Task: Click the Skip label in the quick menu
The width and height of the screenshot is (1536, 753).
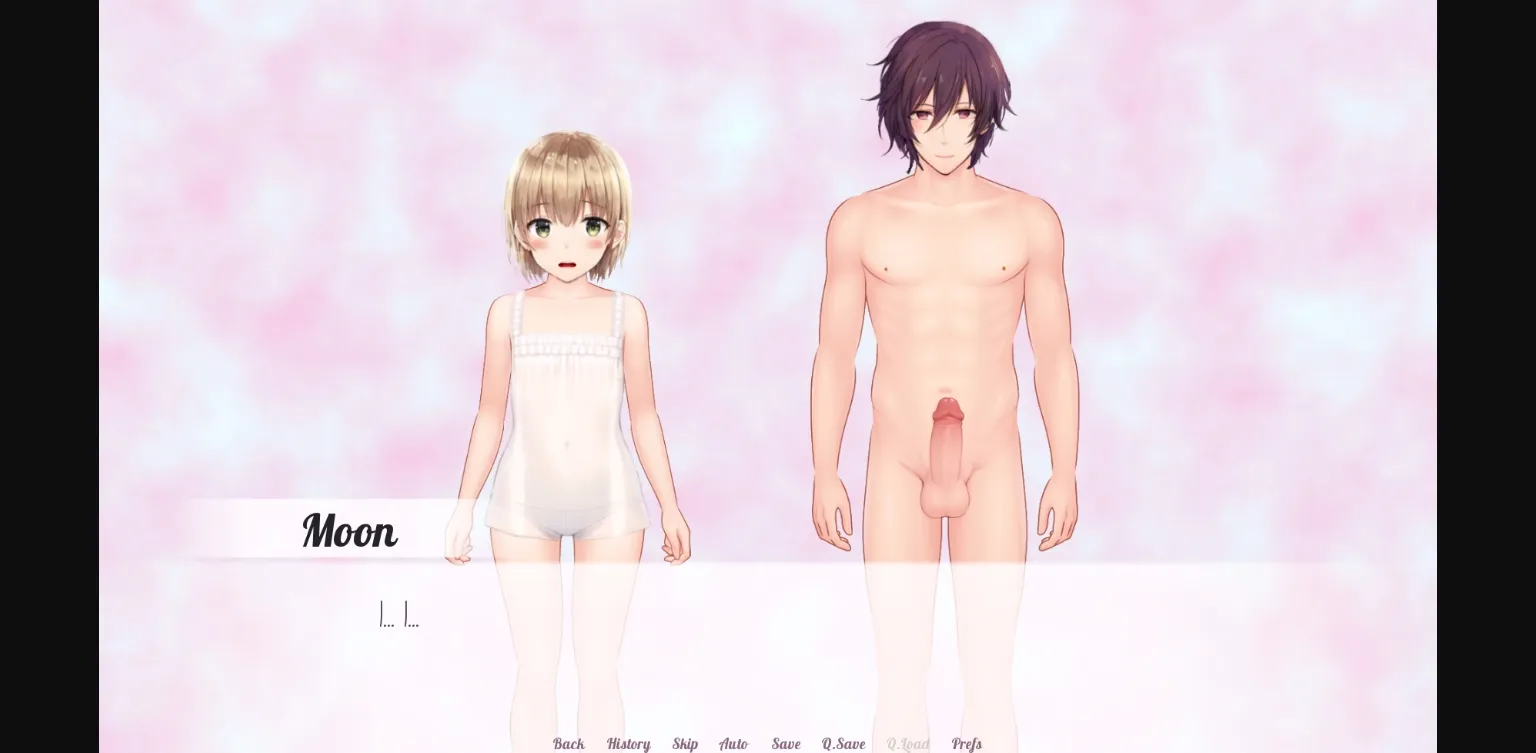Action: pyautogui.click(x=685, y=744)
